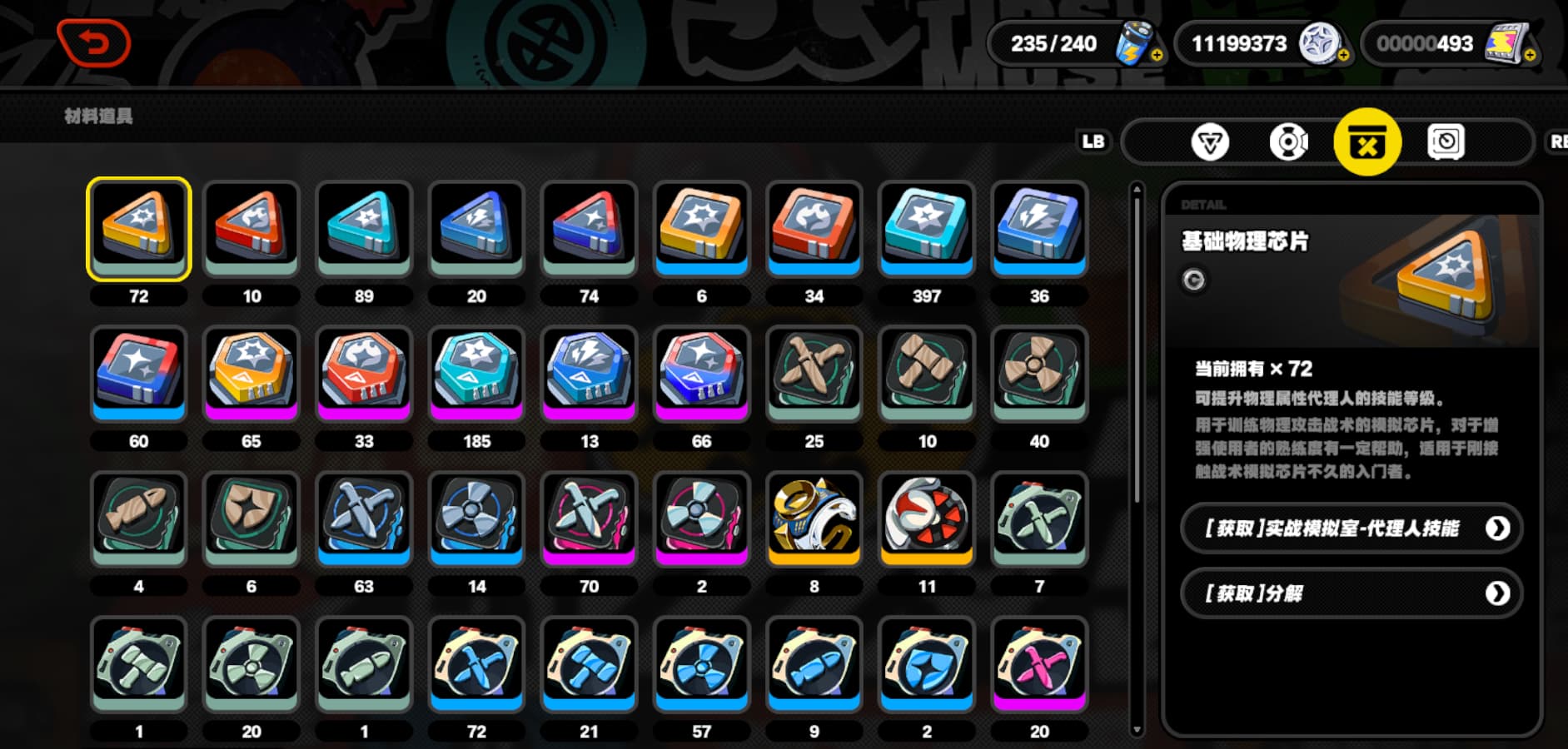Open the 实战模拟室-代理人技能 source link
Screen dimensions: 1568x749
click(1351, 528)
